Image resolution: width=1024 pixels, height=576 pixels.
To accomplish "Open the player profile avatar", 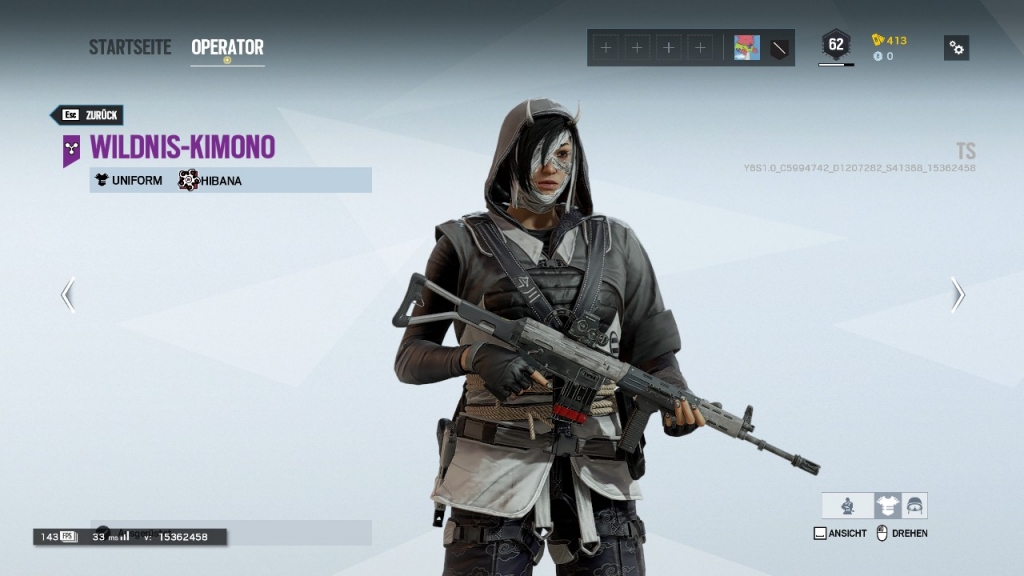I will pos(746,47).
